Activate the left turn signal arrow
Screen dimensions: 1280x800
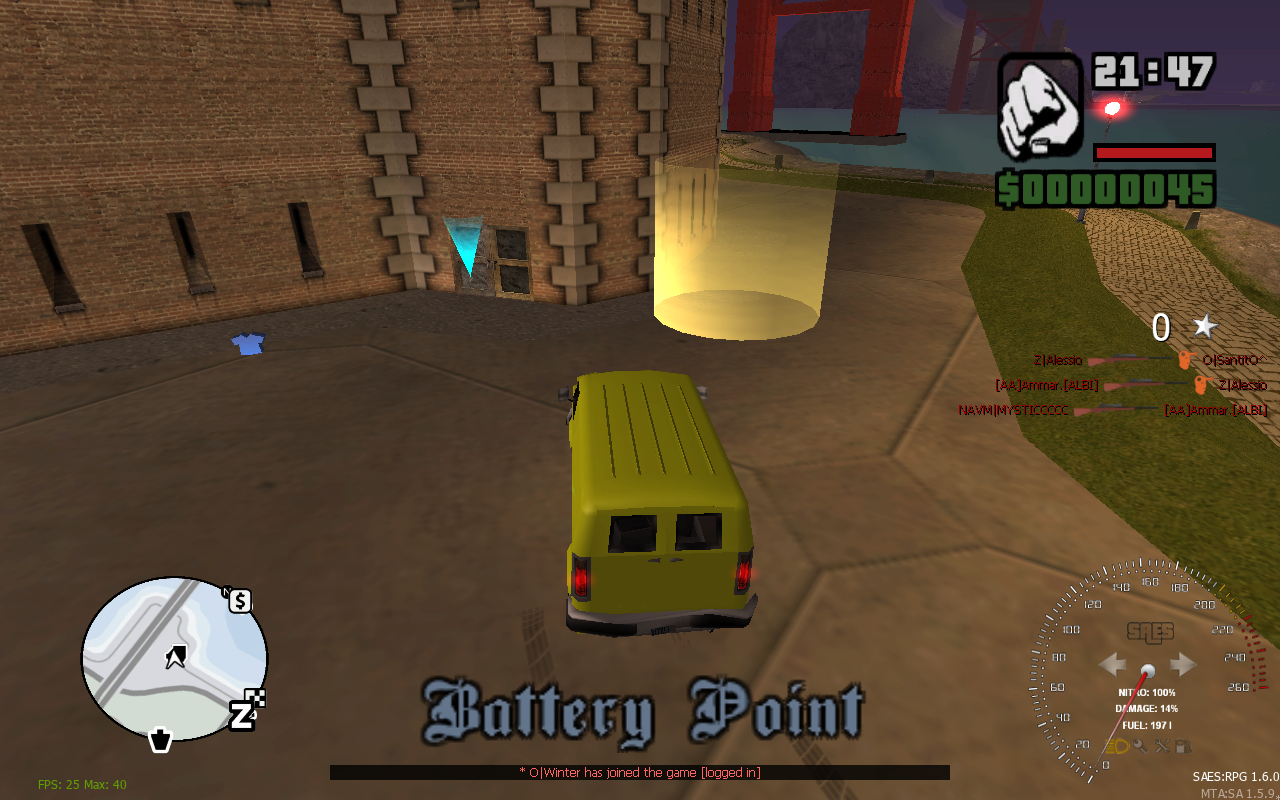[1113, 664]
